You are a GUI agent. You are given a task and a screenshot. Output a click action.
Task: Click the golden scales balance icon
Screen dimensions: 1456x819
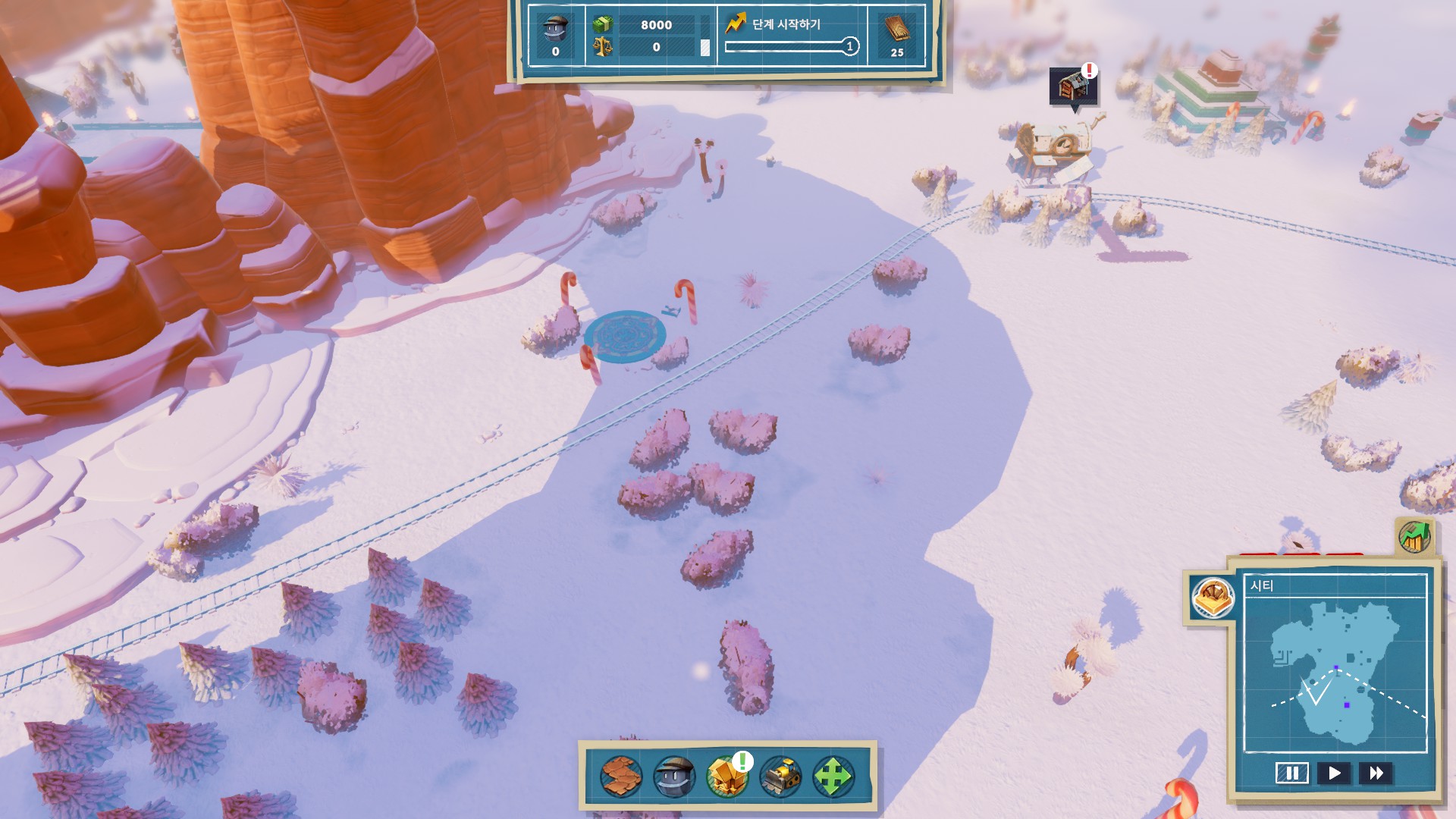tap(603, 47)
